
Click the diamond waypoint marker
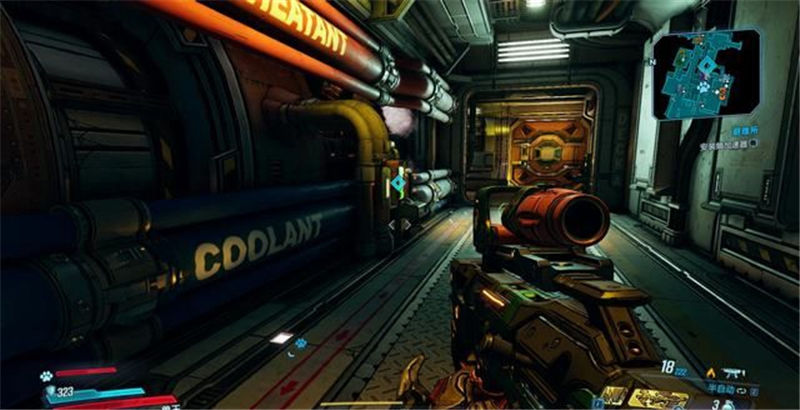point(398,183)
